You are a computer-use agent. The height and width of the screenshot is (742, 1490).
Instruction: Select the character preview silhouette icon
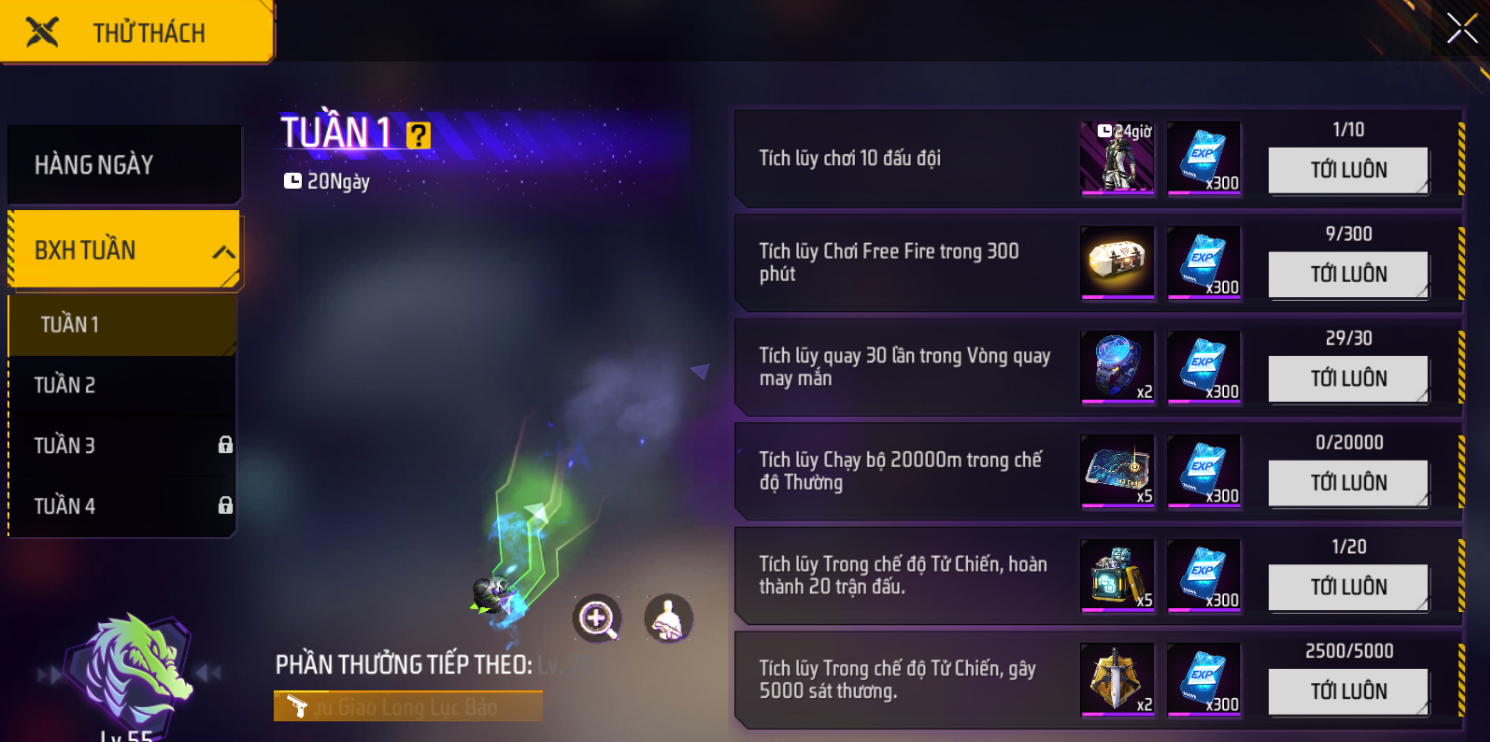668,618
